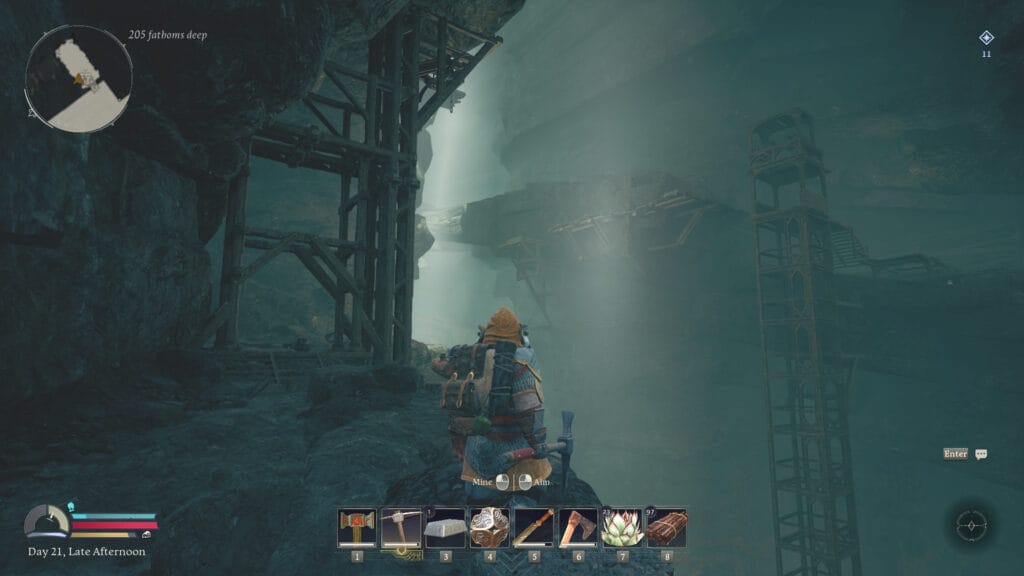The image size is (1024, 576).
Task: Click the diamond star icon above 11
Action: (x=986, y=38)
